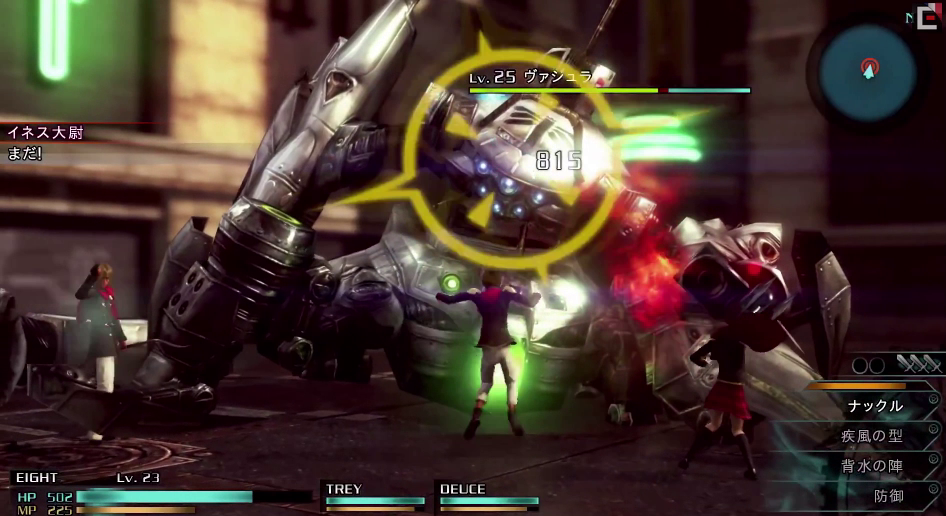Image resolution: width=946 pixels, height=516 pixels.
Task: Select the ナックル attack command
Action: pyautogui.click(x=875, y=406)
